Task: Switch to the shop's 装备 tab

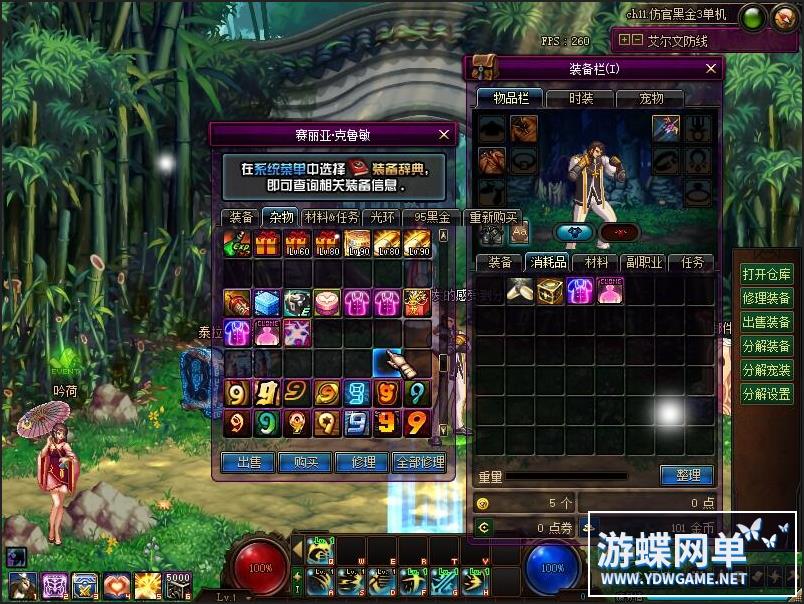Action: (x=240, y=217)
